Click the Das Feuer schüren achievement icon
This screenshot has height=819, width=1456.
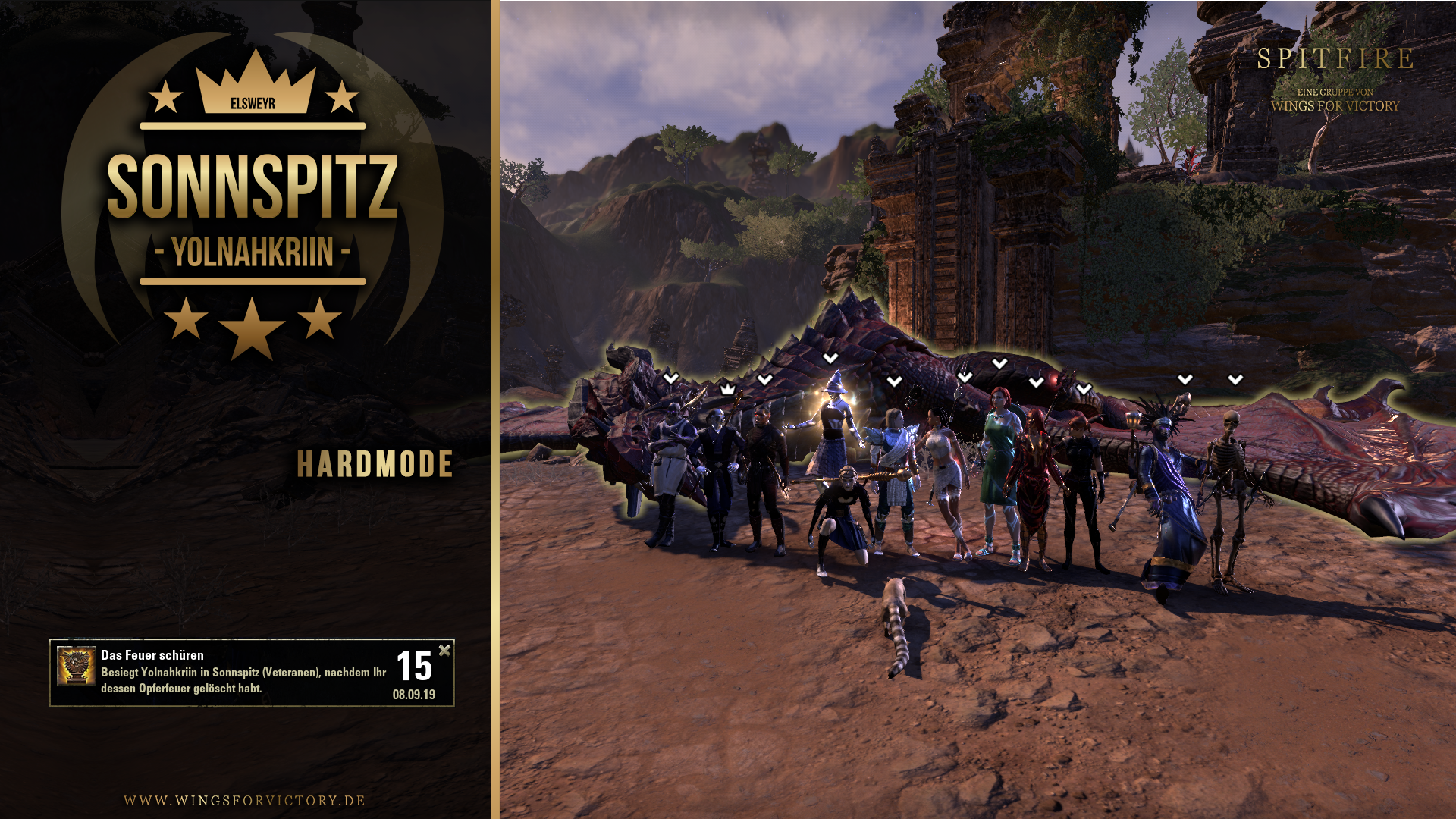point(77,665)
